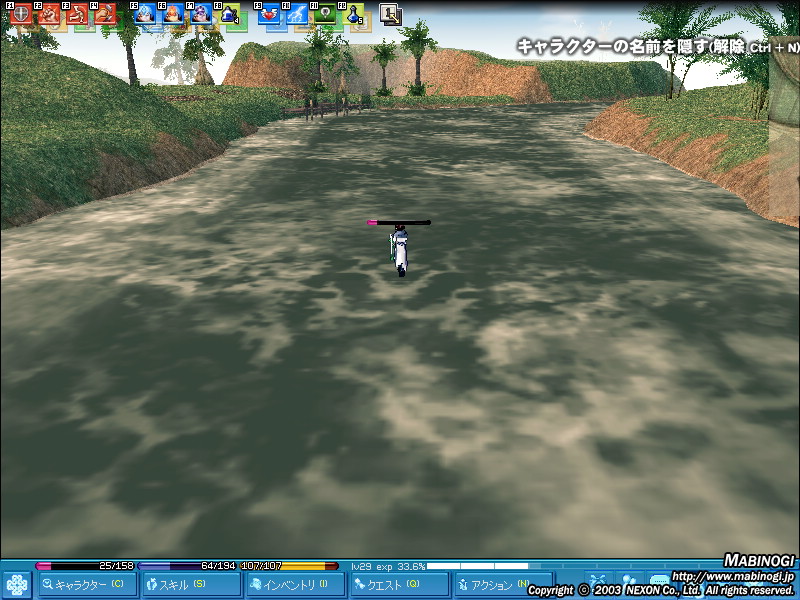Open the スキル (Skills) window

click(x=192, y=584)
